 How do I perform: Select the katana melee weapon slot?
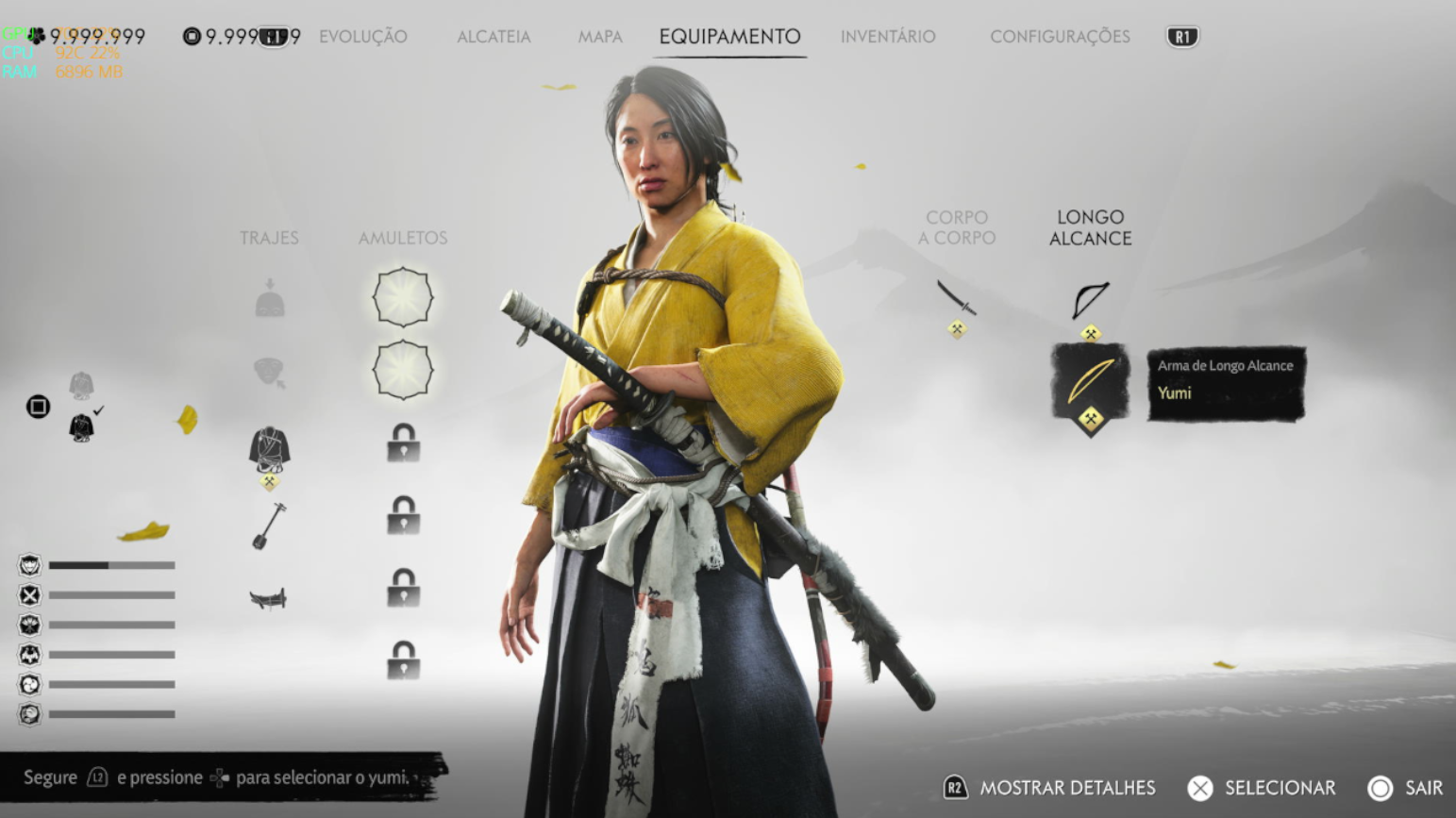click(957, 298)
